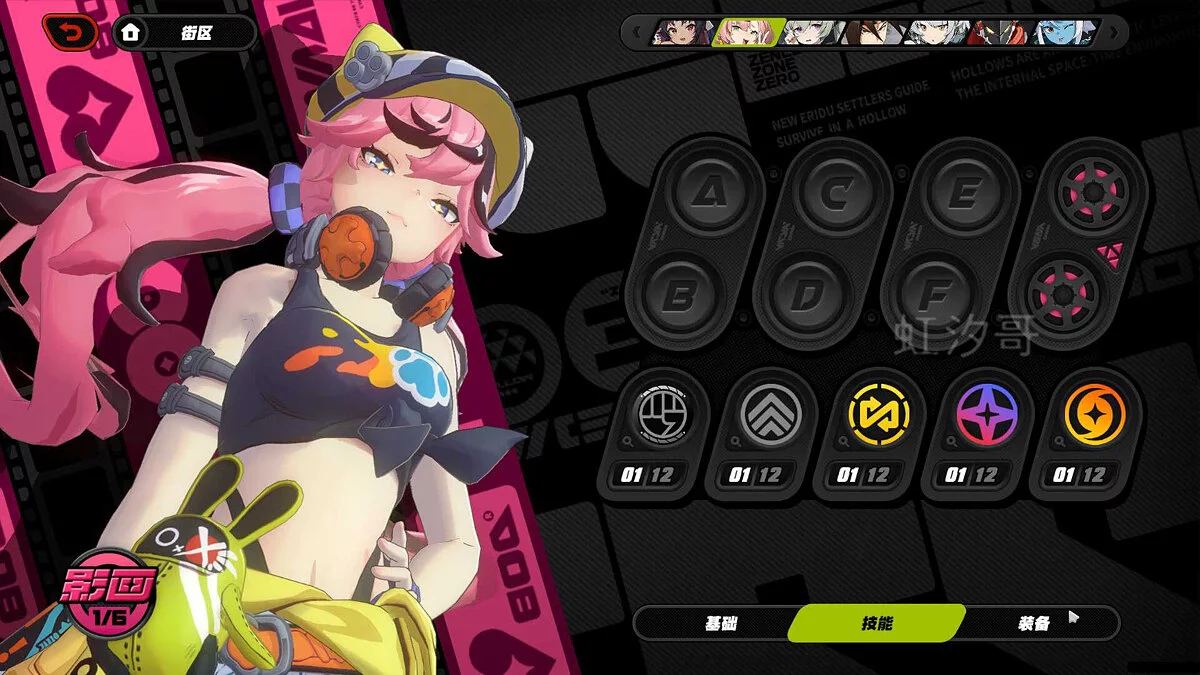Image resolution: width=1200 pixels, height=675 pixels.
Task: Switch to the brown-haired character portrait
Action: [873, 33]
